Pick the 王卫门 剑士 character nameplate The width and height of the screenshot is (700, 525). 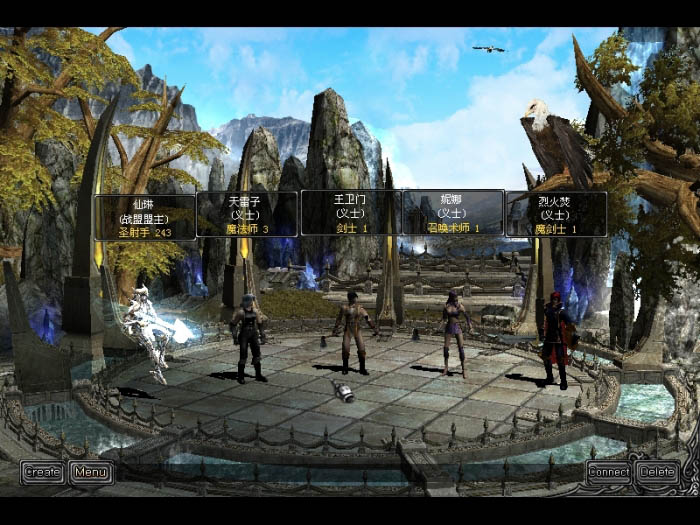[351, 213]
